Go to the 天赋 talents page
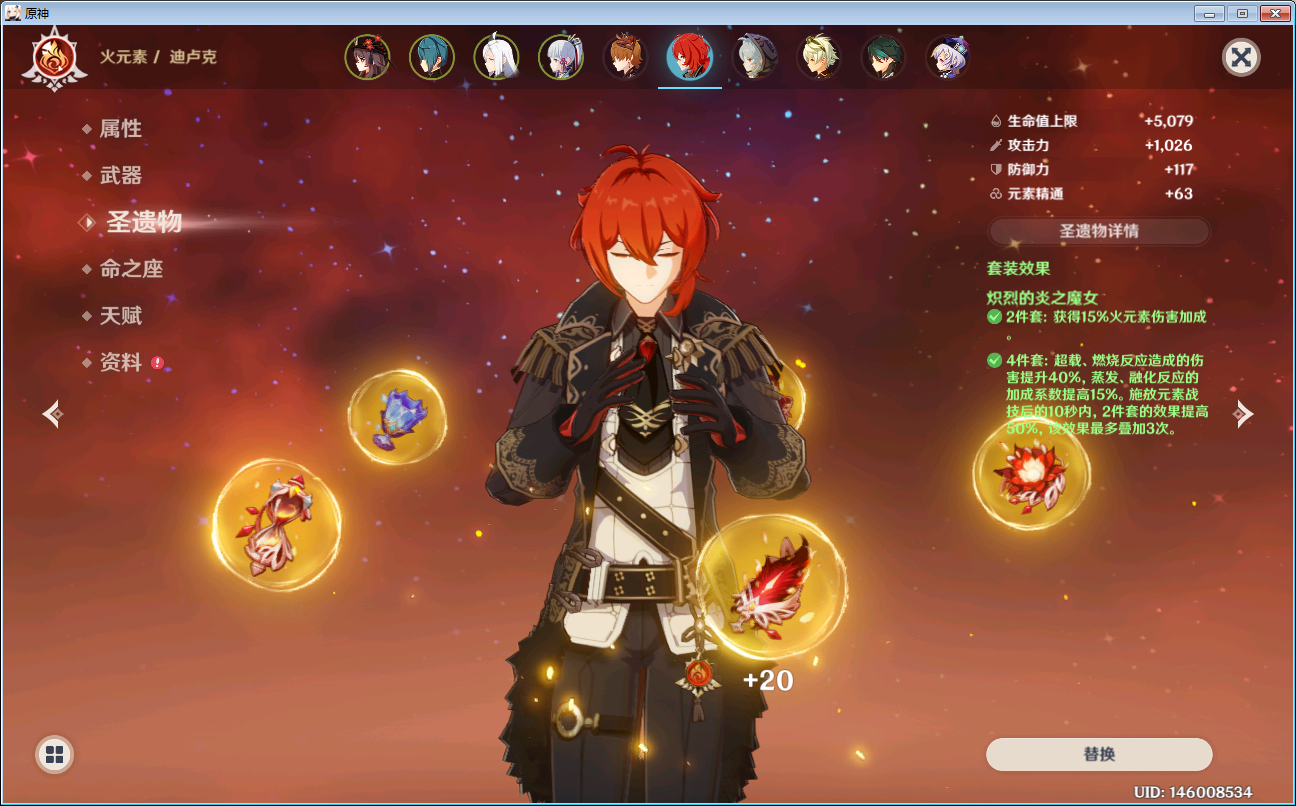Image resolution: width=1296 pixels, height=806 pixels. point(120,316)
